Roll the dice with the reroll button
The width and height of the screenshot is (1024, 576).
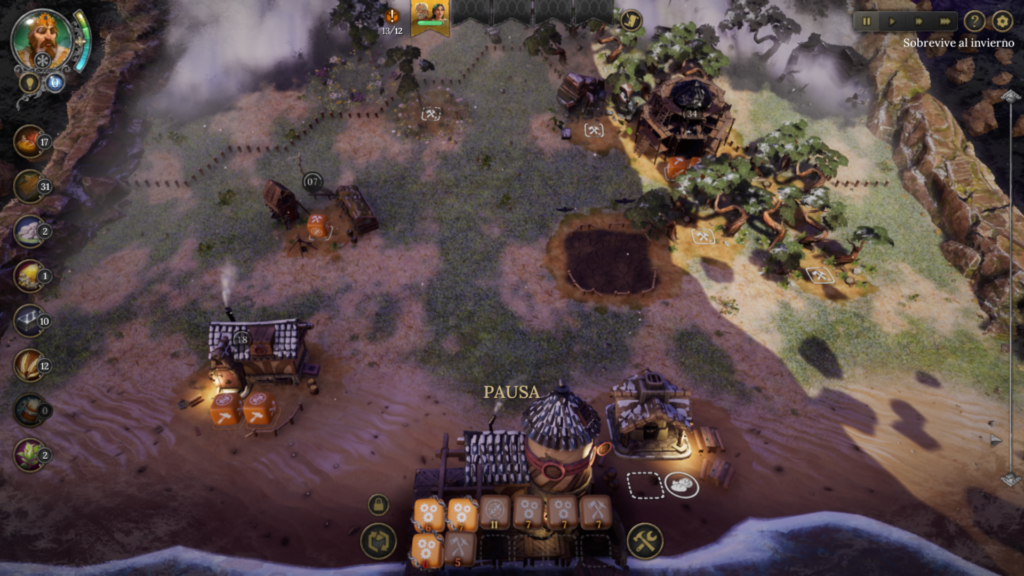click(378, 541)
